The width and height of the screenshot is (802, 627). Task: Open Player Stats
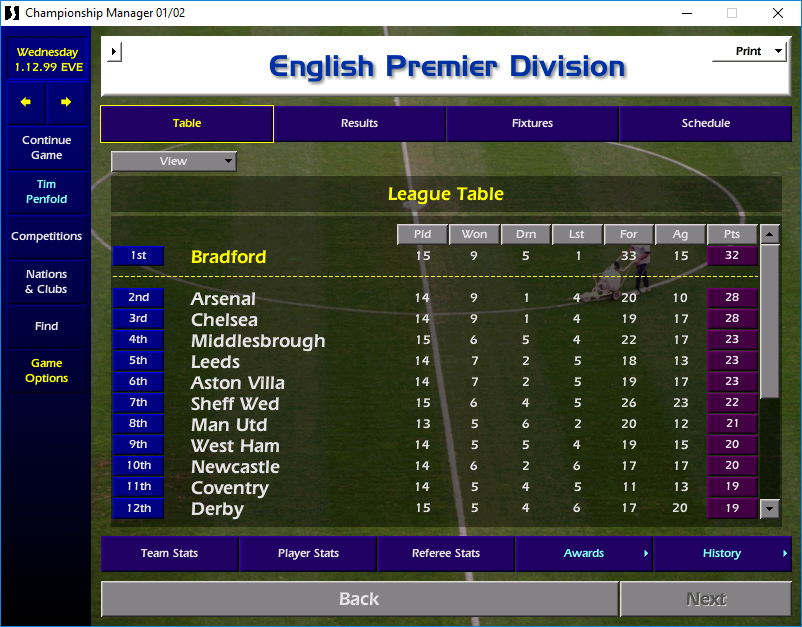tap(308, 554)
